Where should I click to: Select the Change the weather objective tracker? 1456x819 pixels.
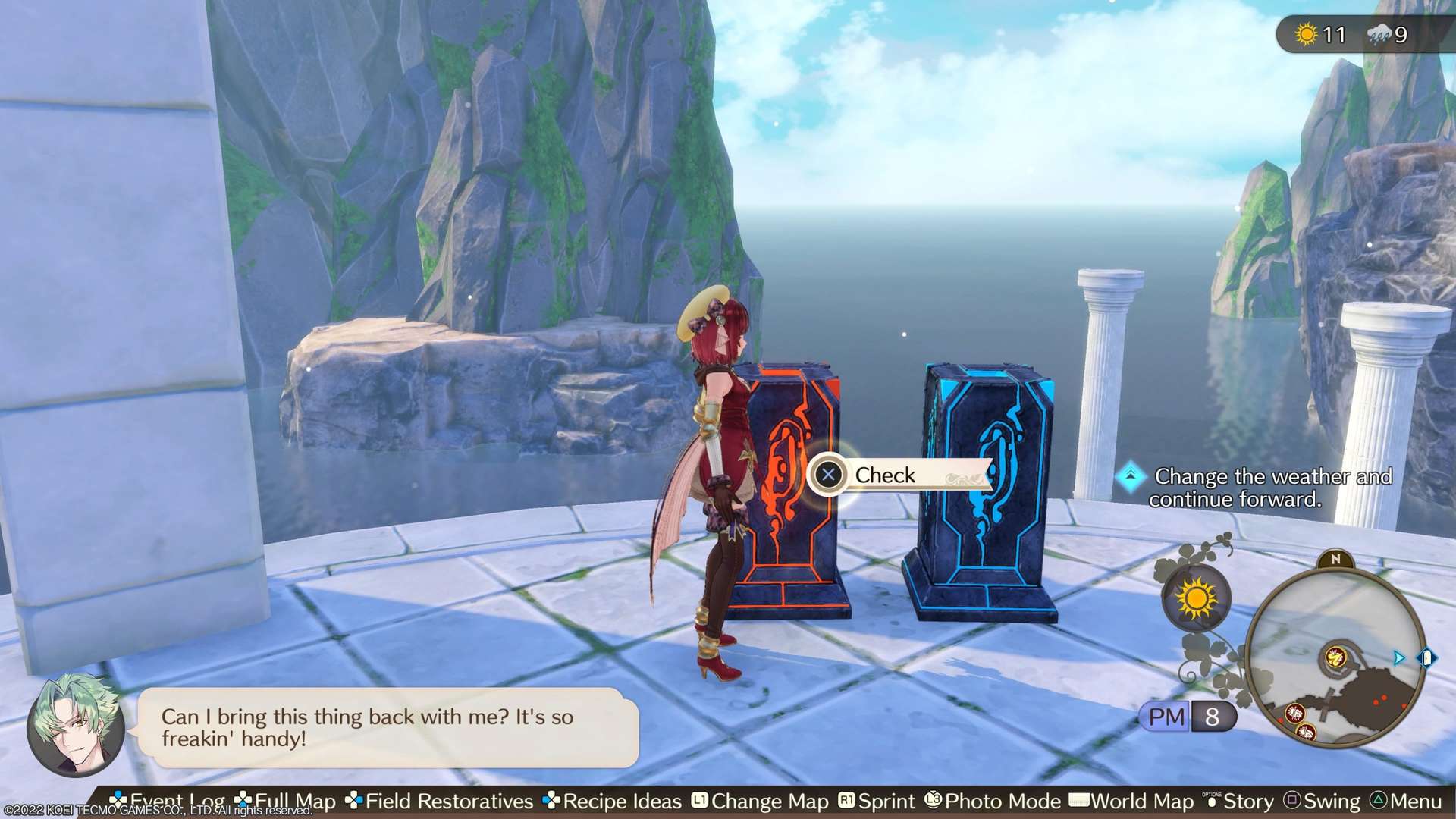tap(1260, 487)
